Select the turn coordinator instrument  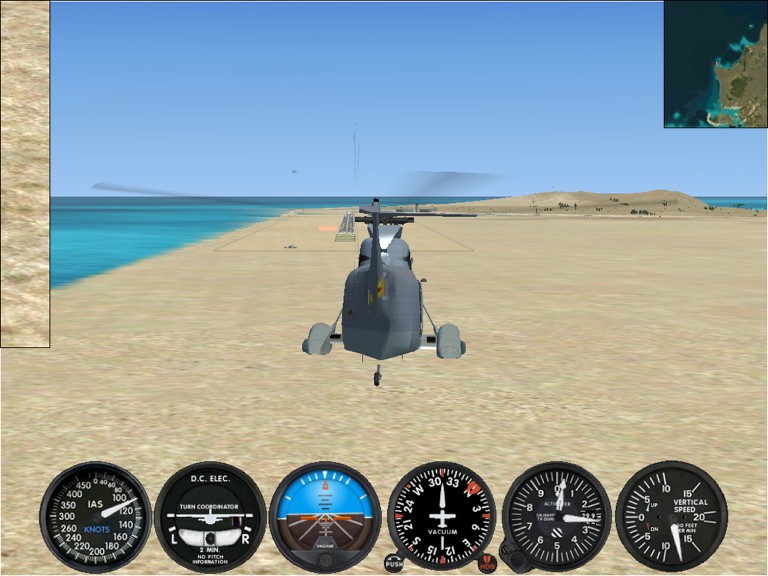click(x=210, y=517)
